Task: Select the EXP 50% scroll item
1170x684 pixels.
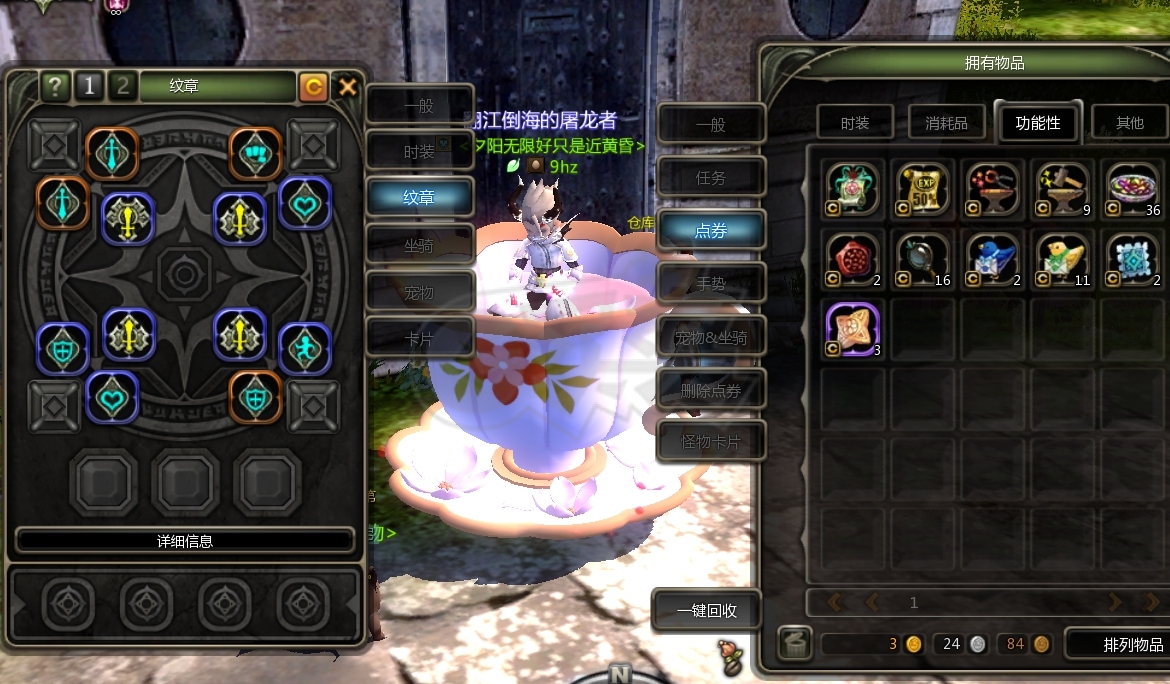Action: (922, 189)
